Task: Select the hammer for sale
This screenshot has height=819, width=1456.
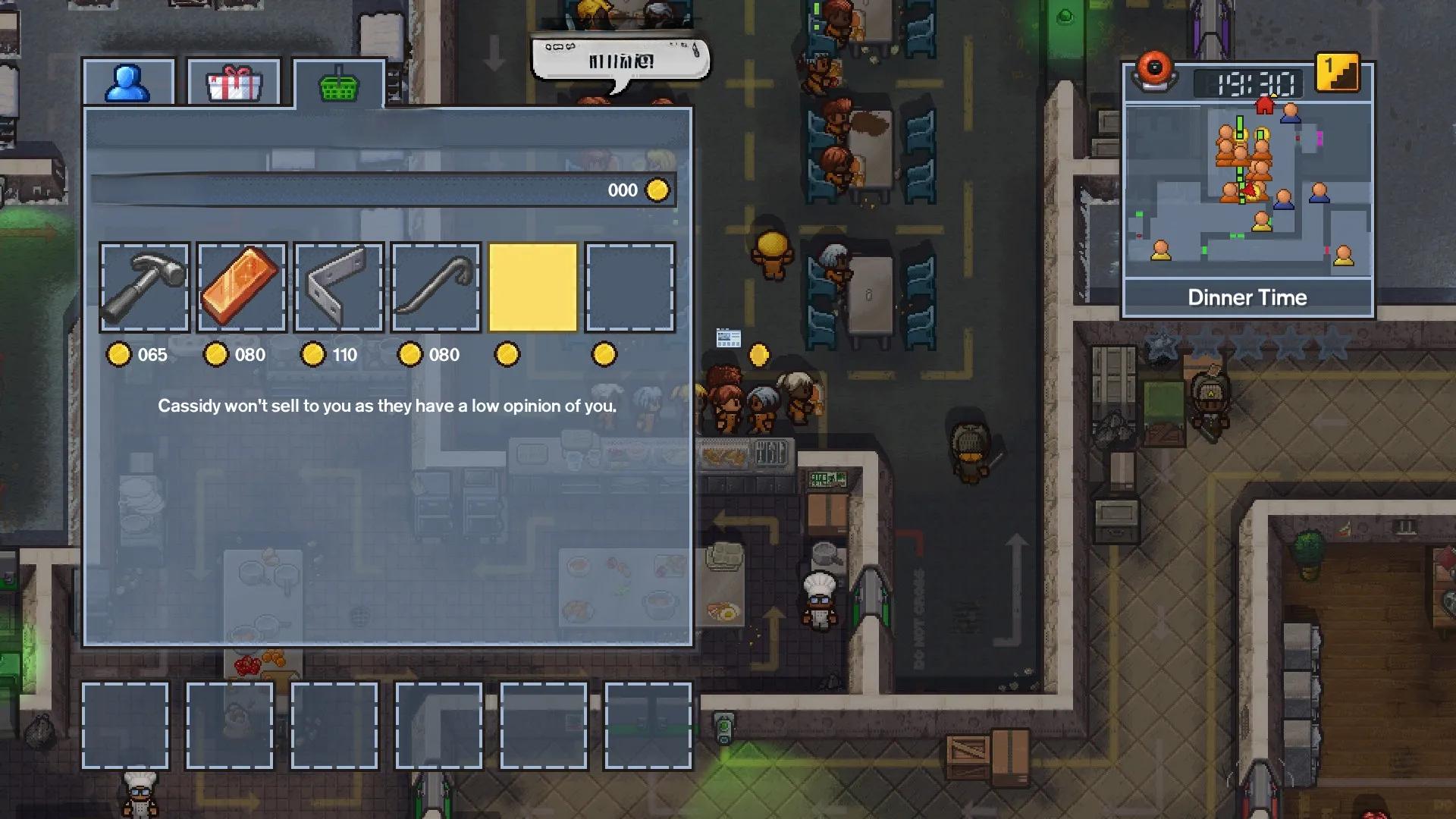Action: click(144, 287)
